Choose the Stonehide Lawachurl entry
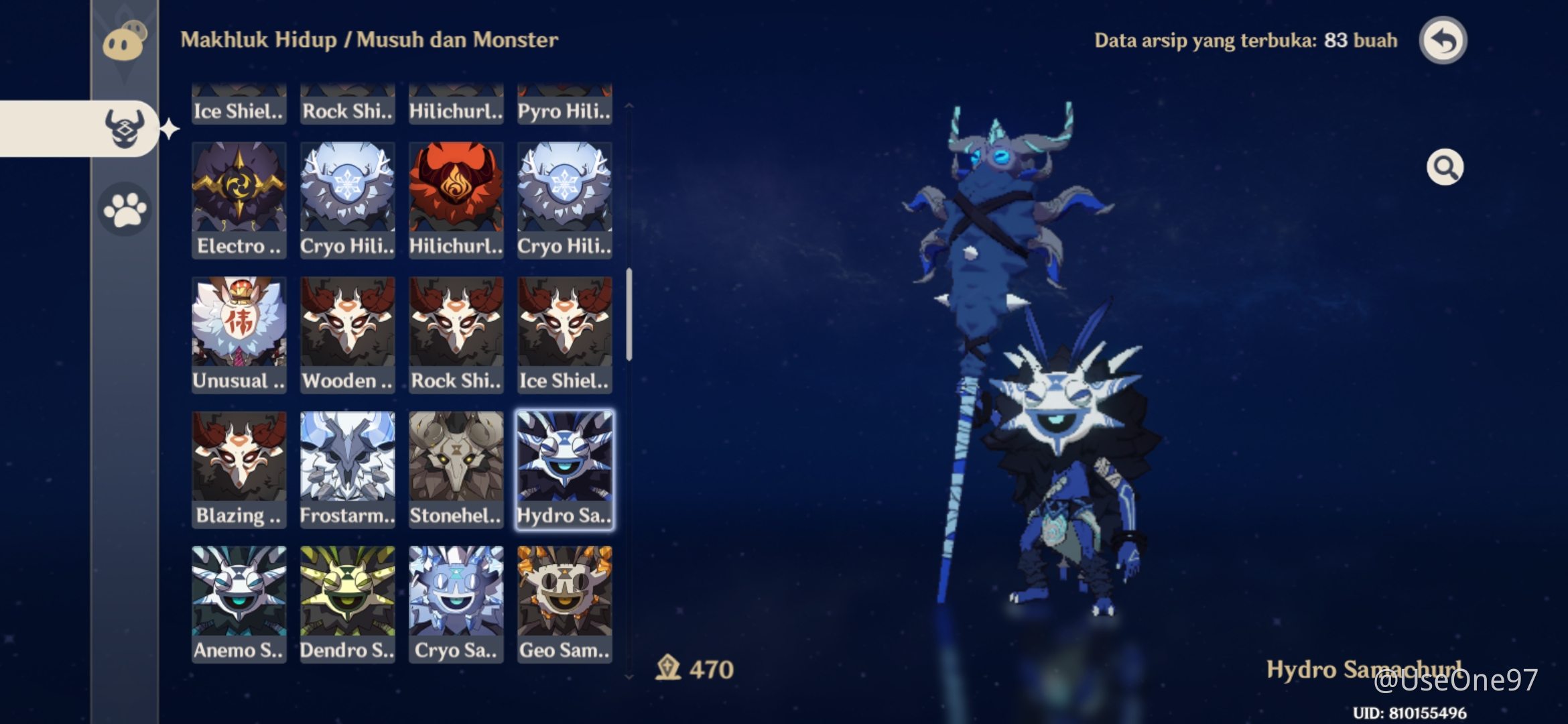Screen dimensions: 1568x724 [x=456, y=469]
